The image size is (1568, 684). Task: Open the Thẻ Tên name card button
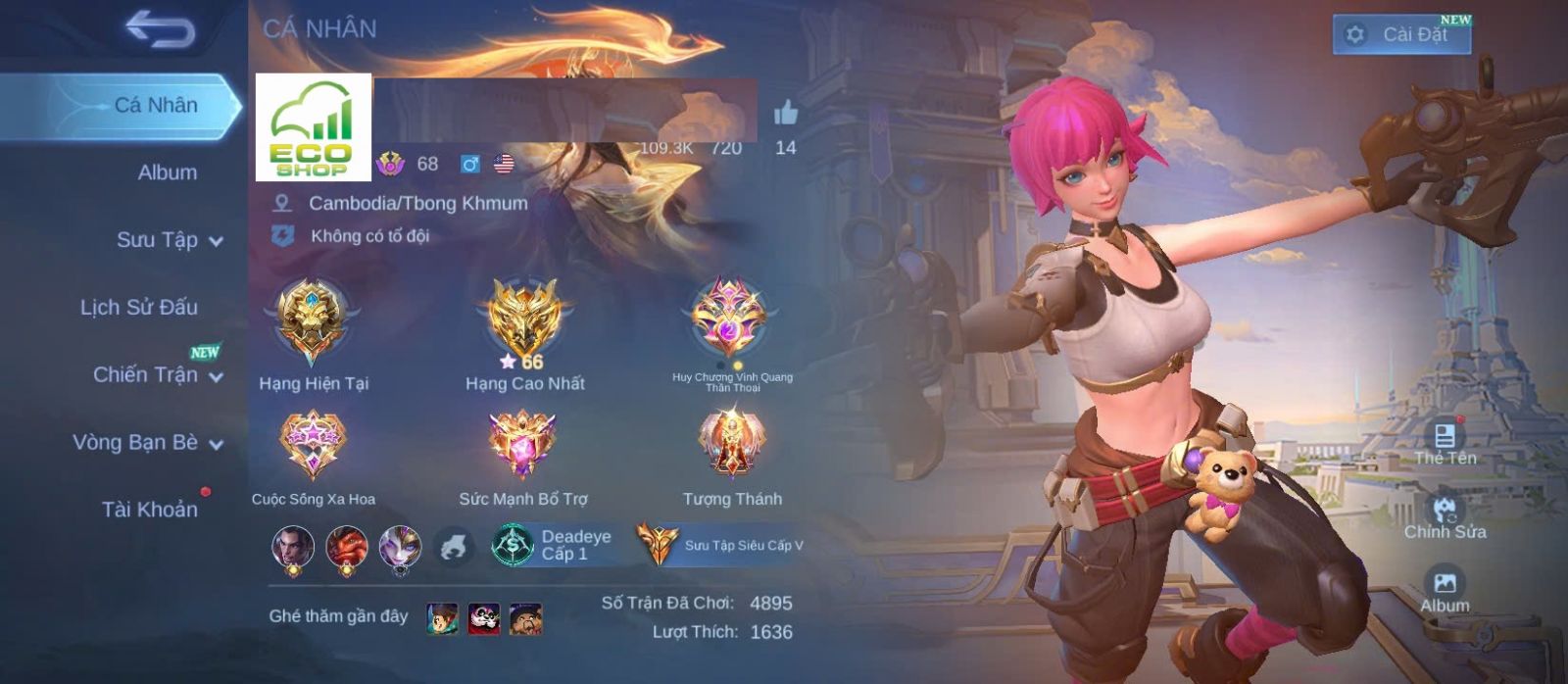tap(1445, 441)
